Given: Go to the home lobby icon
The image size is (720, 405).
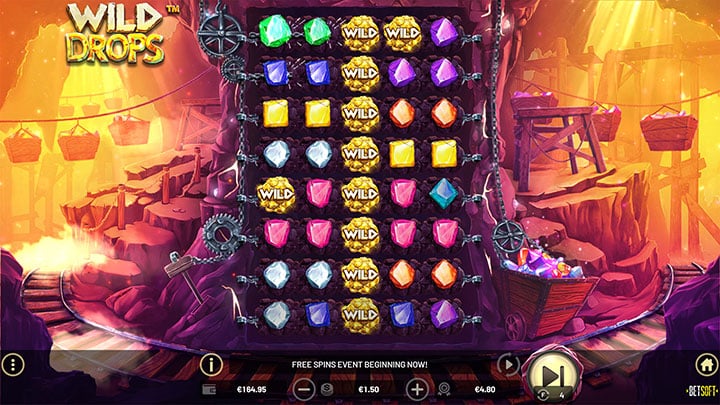Looking at the screenshot, I should click(705, 365).
